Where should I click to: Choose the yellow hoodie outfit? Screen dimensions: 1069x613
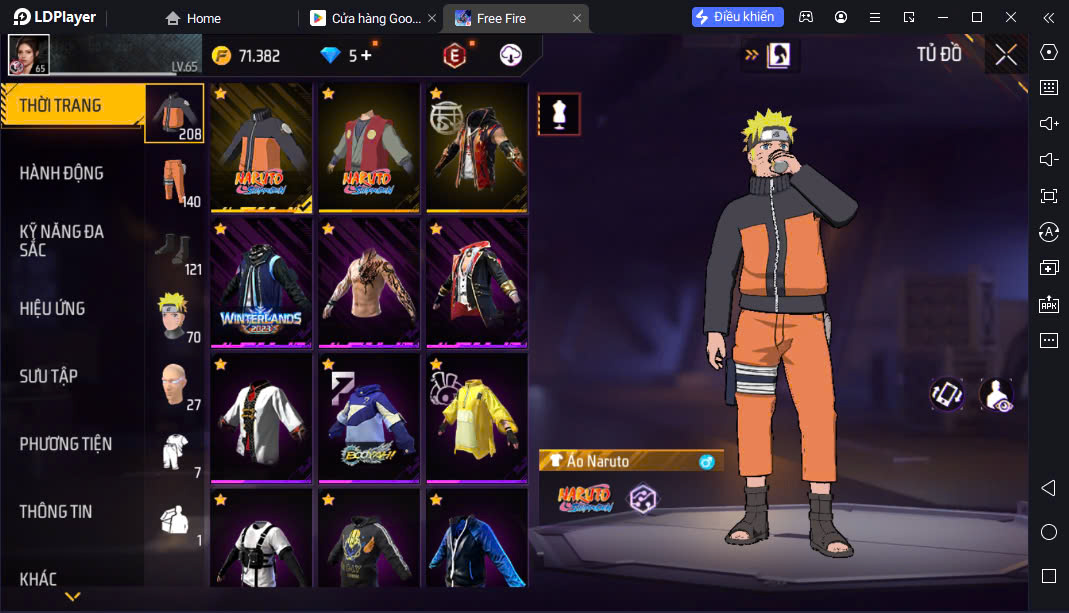tap(477, 417)
